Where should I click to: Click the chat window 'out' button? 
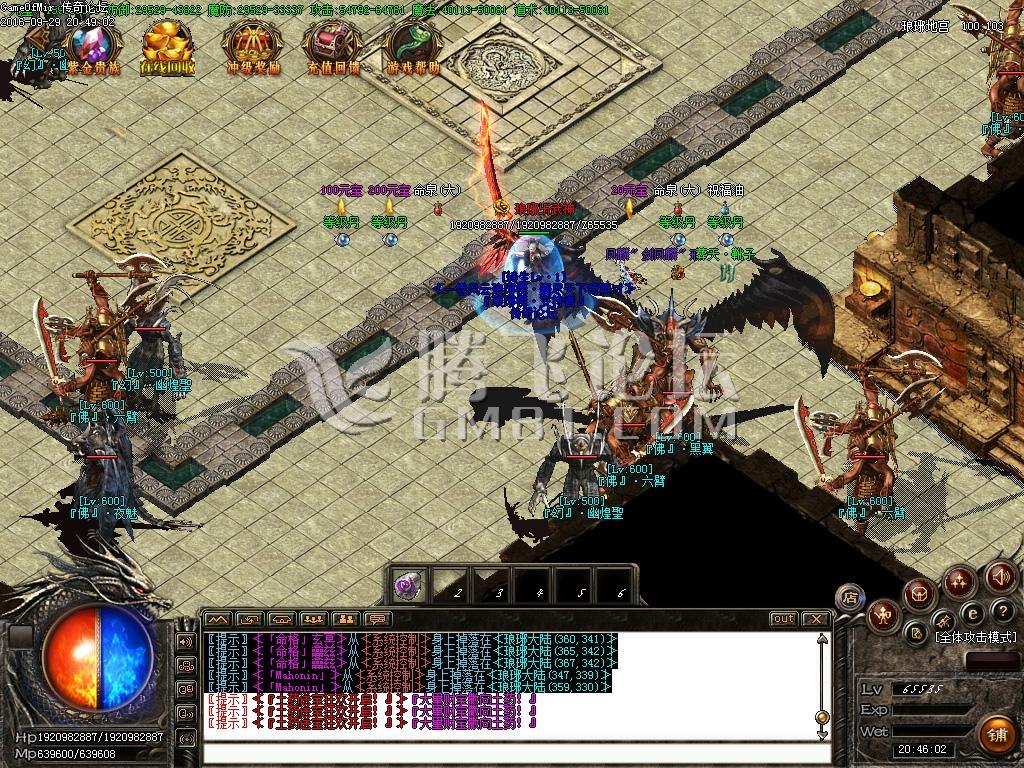pos(783,619)
